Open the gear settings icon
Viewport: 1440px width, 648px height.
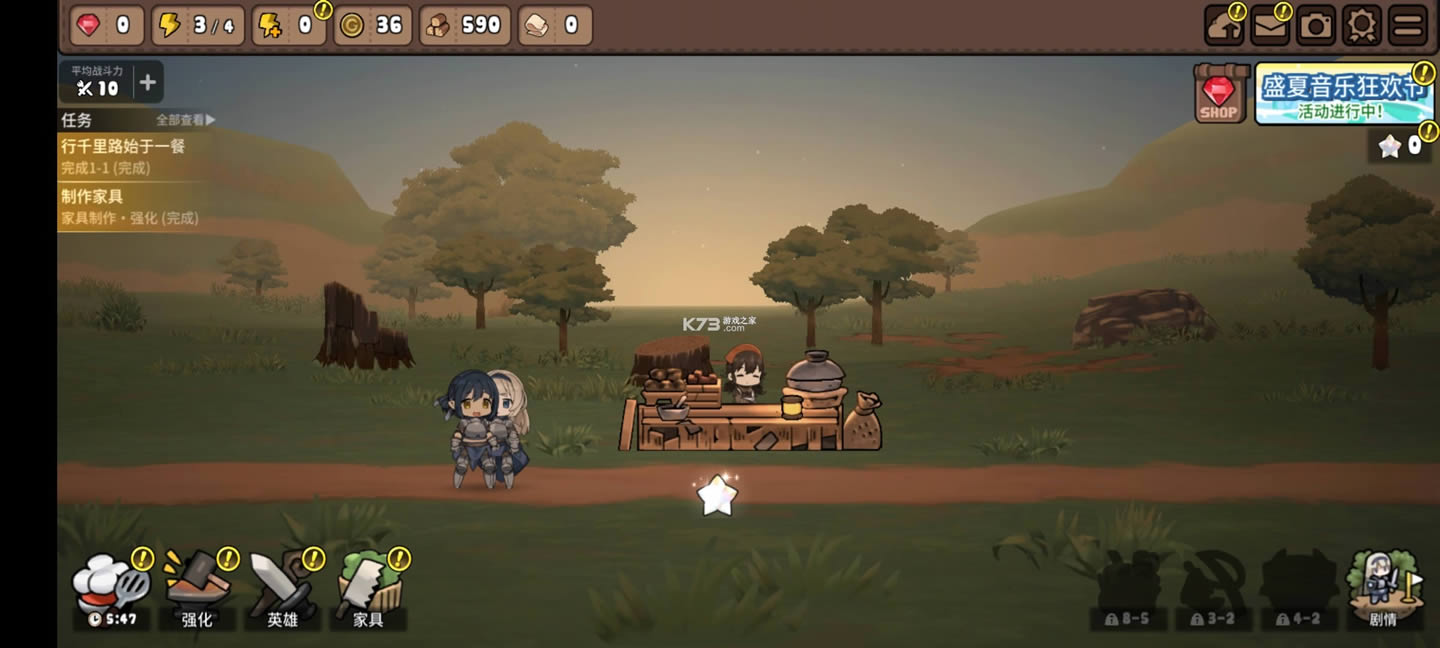[1361, 26]
